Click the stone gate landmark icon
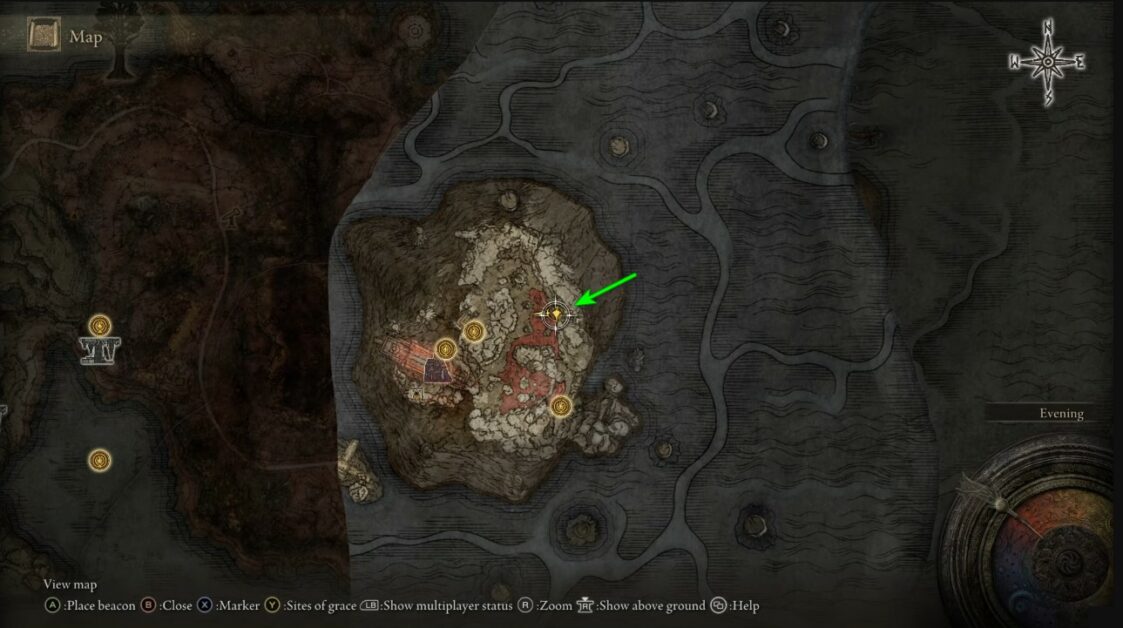 pos(99,350)
